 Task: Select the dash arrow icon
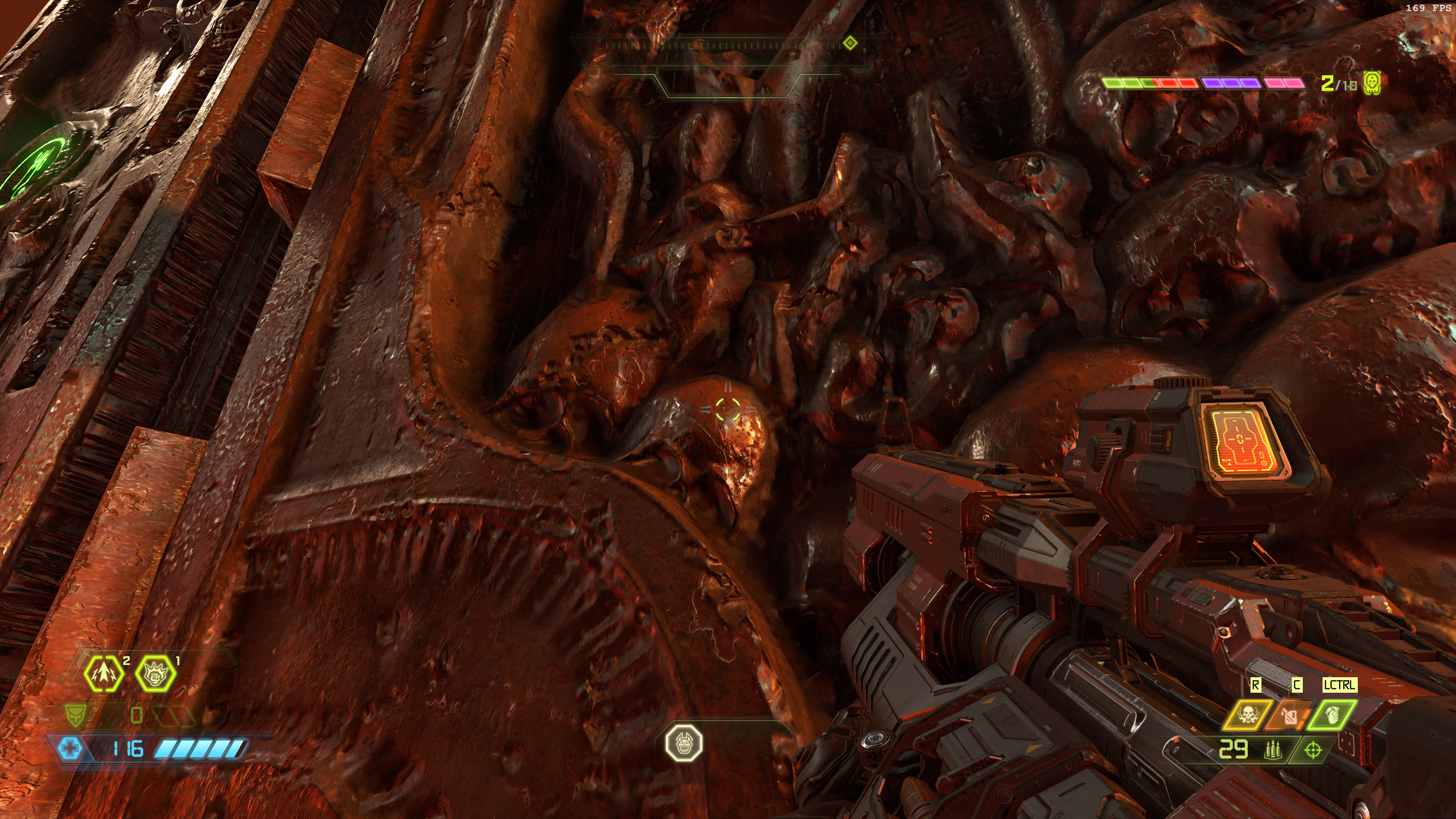click(x=104, y=674)
